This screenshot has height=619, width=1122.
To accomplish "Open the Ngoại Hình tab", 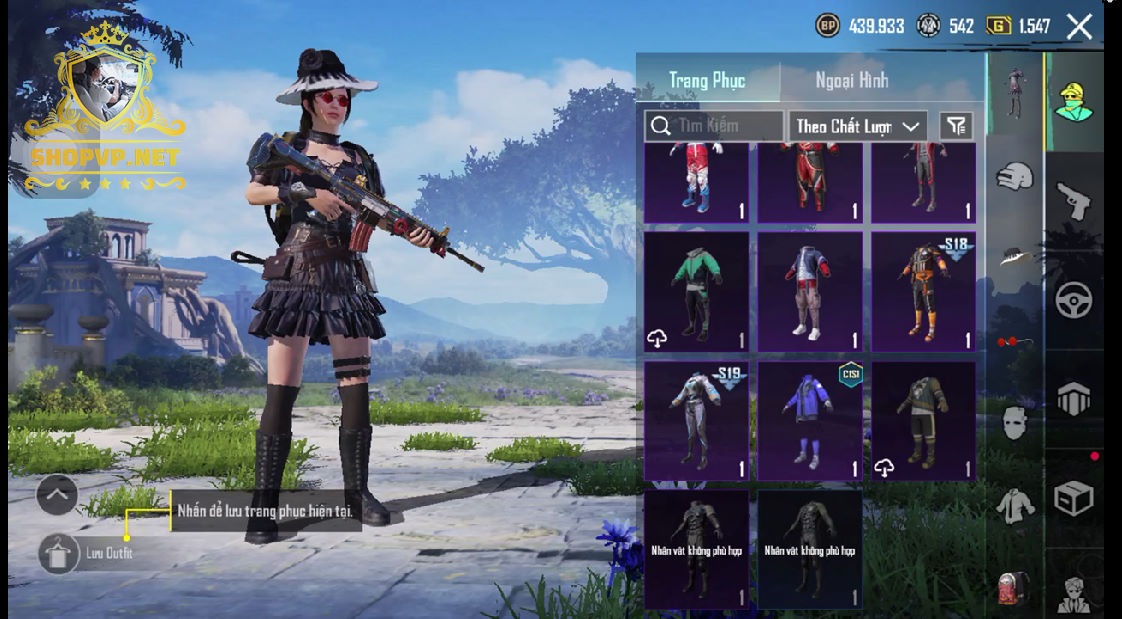I will (x=851, y=81).
